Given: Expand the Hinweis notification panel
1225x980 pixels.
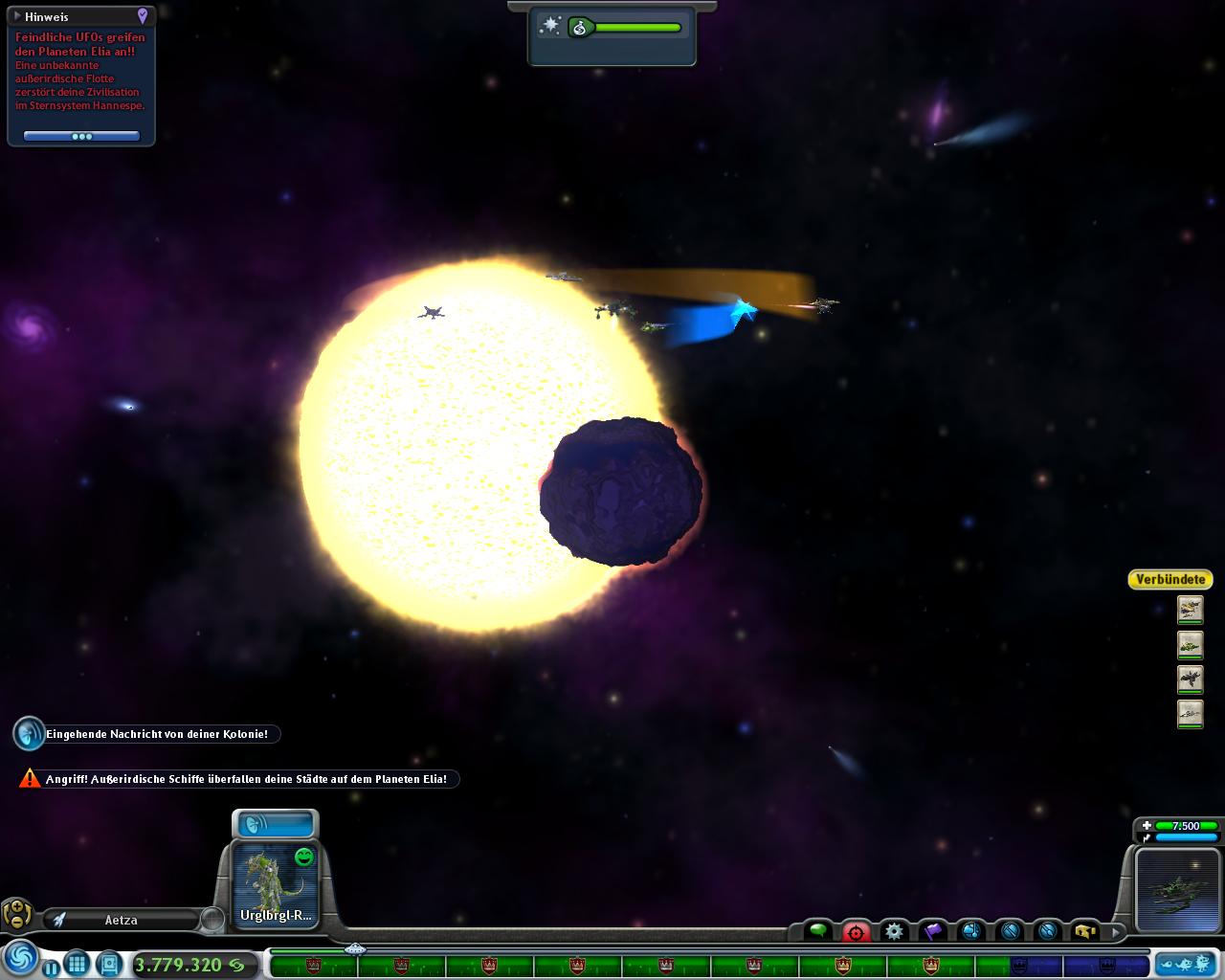Looking at the screenshot, I should (15, 16).
